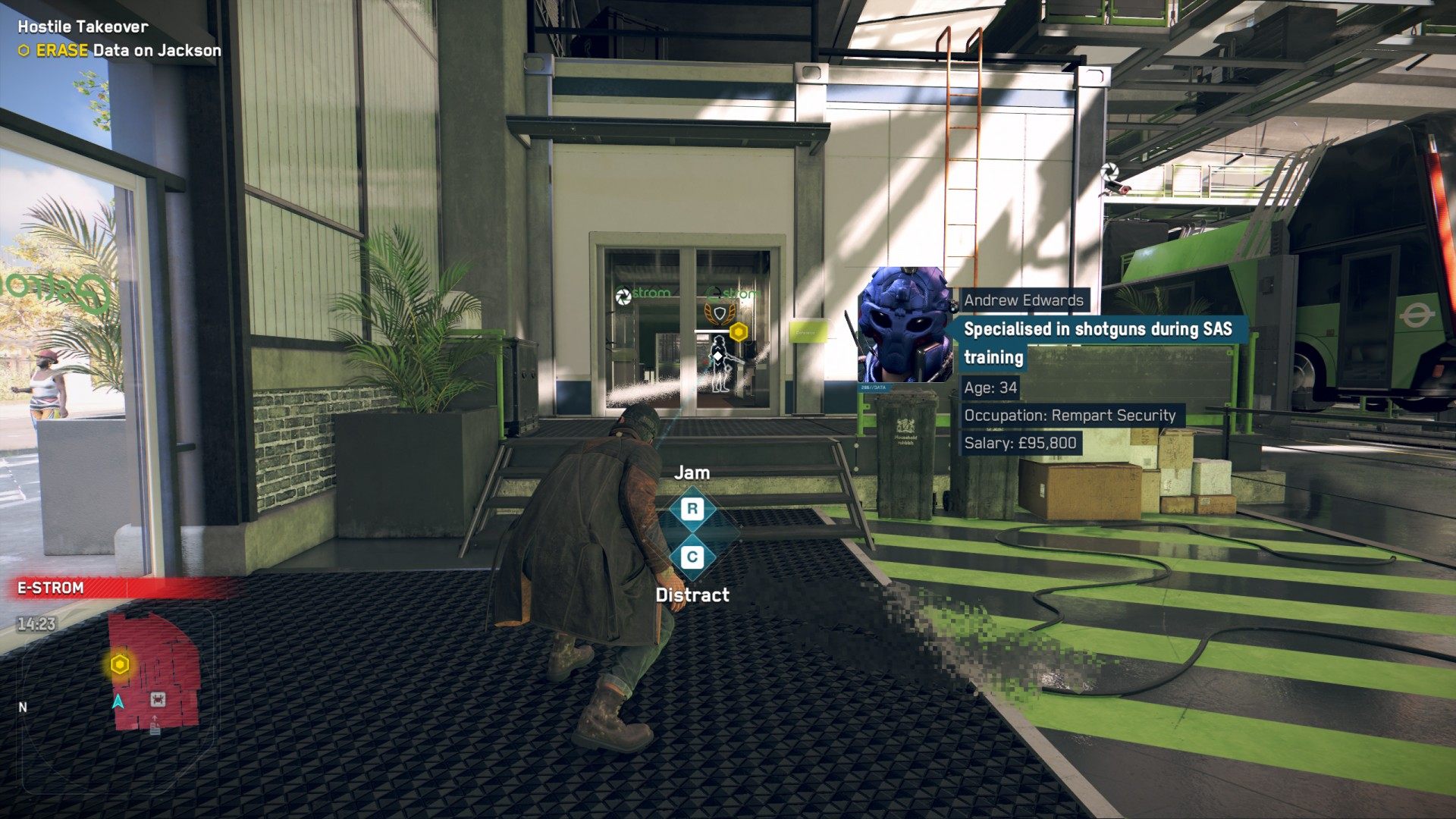Select the ERASE Data on Jackson objective
This screenshot has height=819, width=1456.
tap(120, 51)
